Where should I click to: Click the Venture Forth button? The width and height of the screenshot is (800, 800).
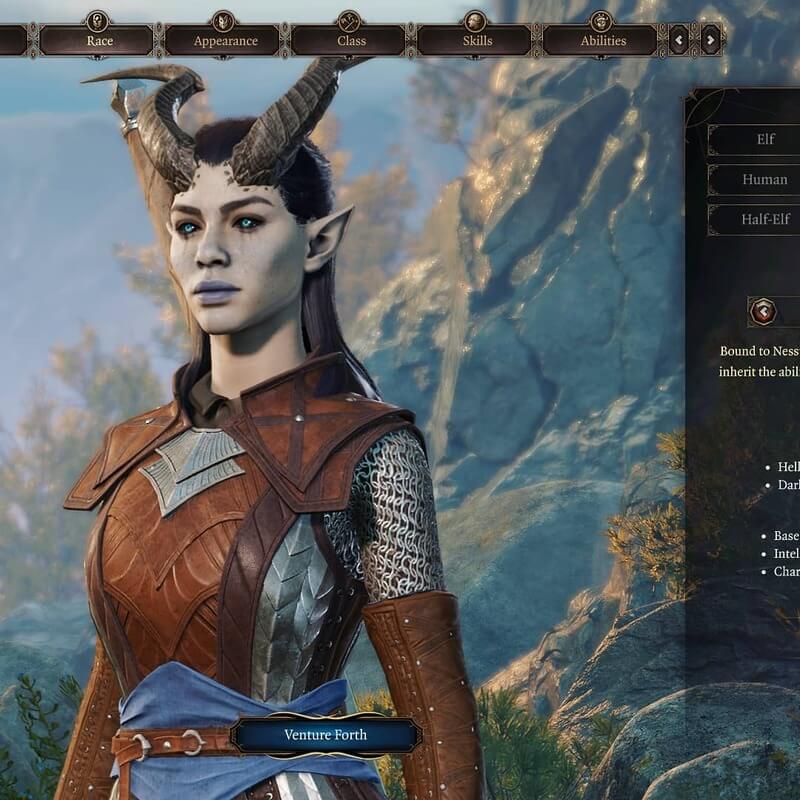pyautogui.click(x=325, y=735)
